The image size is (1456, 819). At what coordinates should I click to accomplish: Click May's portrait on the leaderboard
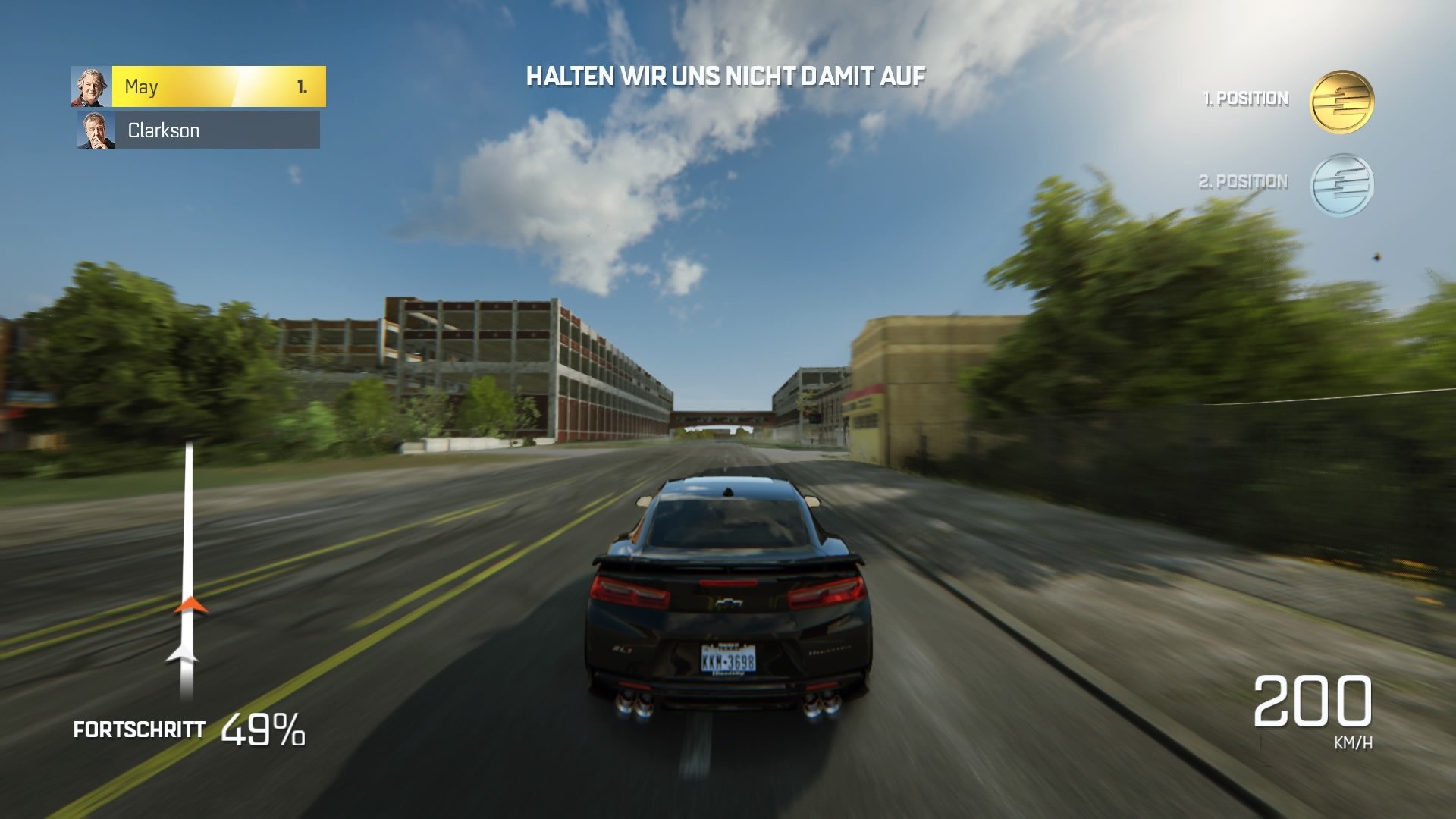point(89,86)
